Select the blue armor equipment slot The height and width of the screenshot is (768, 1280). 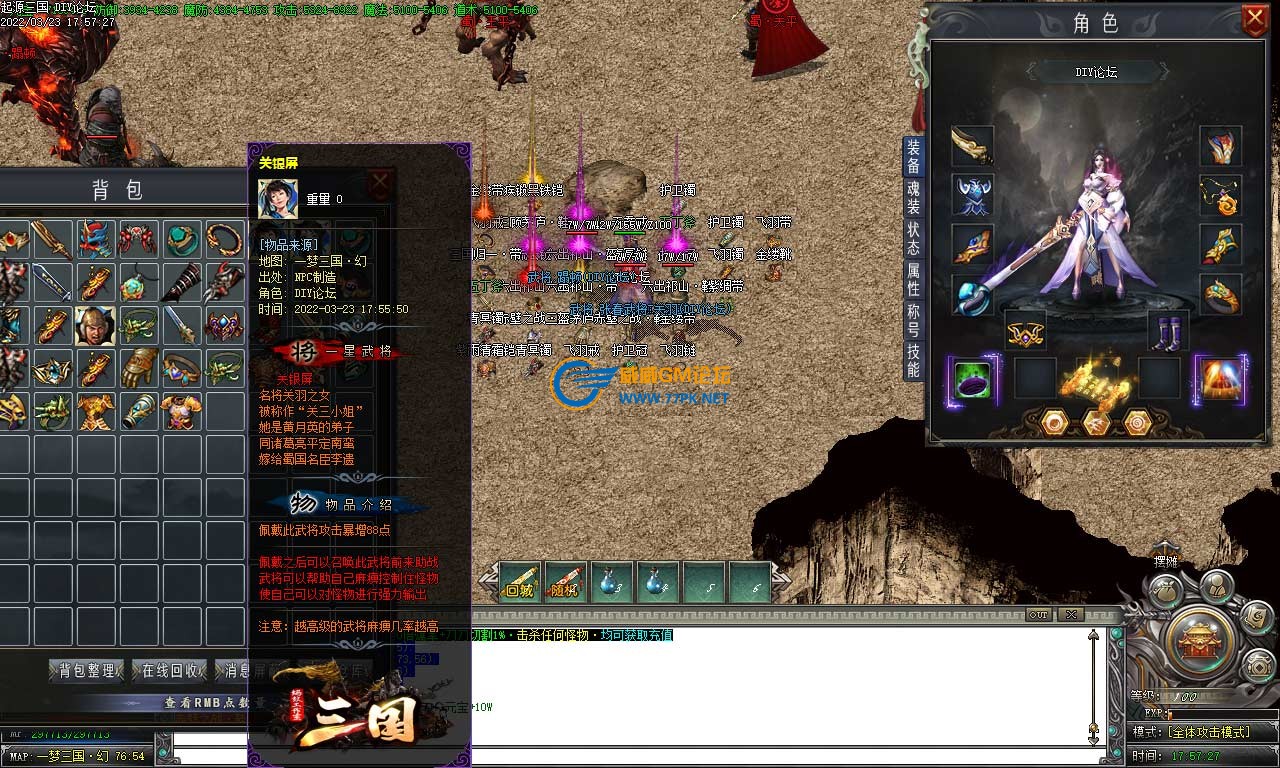pos(972,194)
